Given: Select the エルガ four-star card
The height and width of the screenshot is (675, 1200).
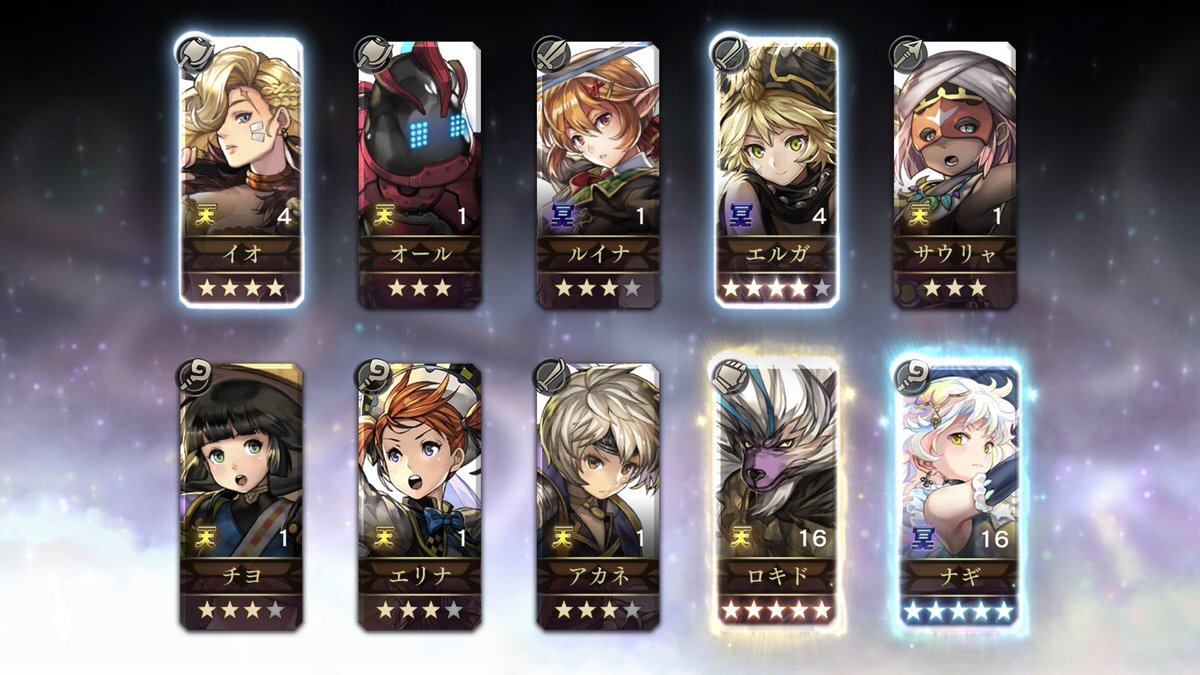Looking at the screenshot, I should click(x=776, y=172).
